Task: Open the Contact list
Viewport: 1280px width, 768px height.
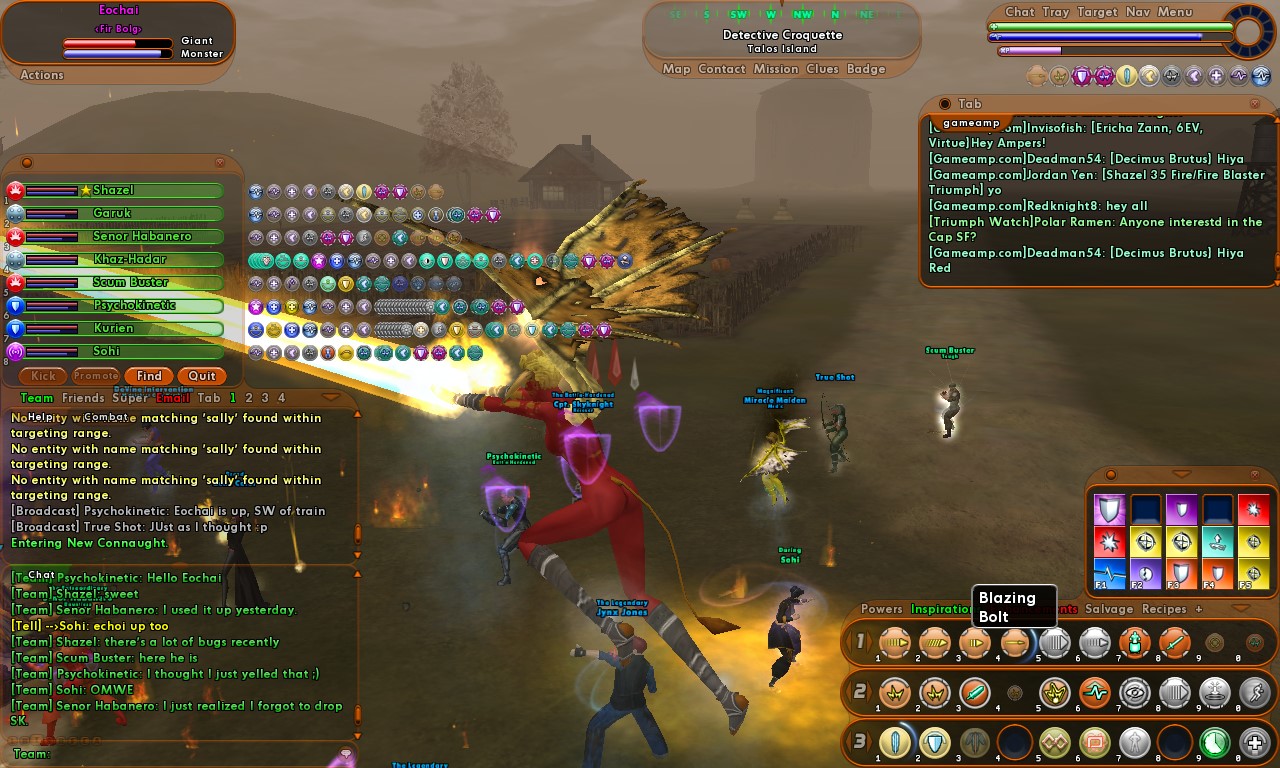Action: point(722,69)
